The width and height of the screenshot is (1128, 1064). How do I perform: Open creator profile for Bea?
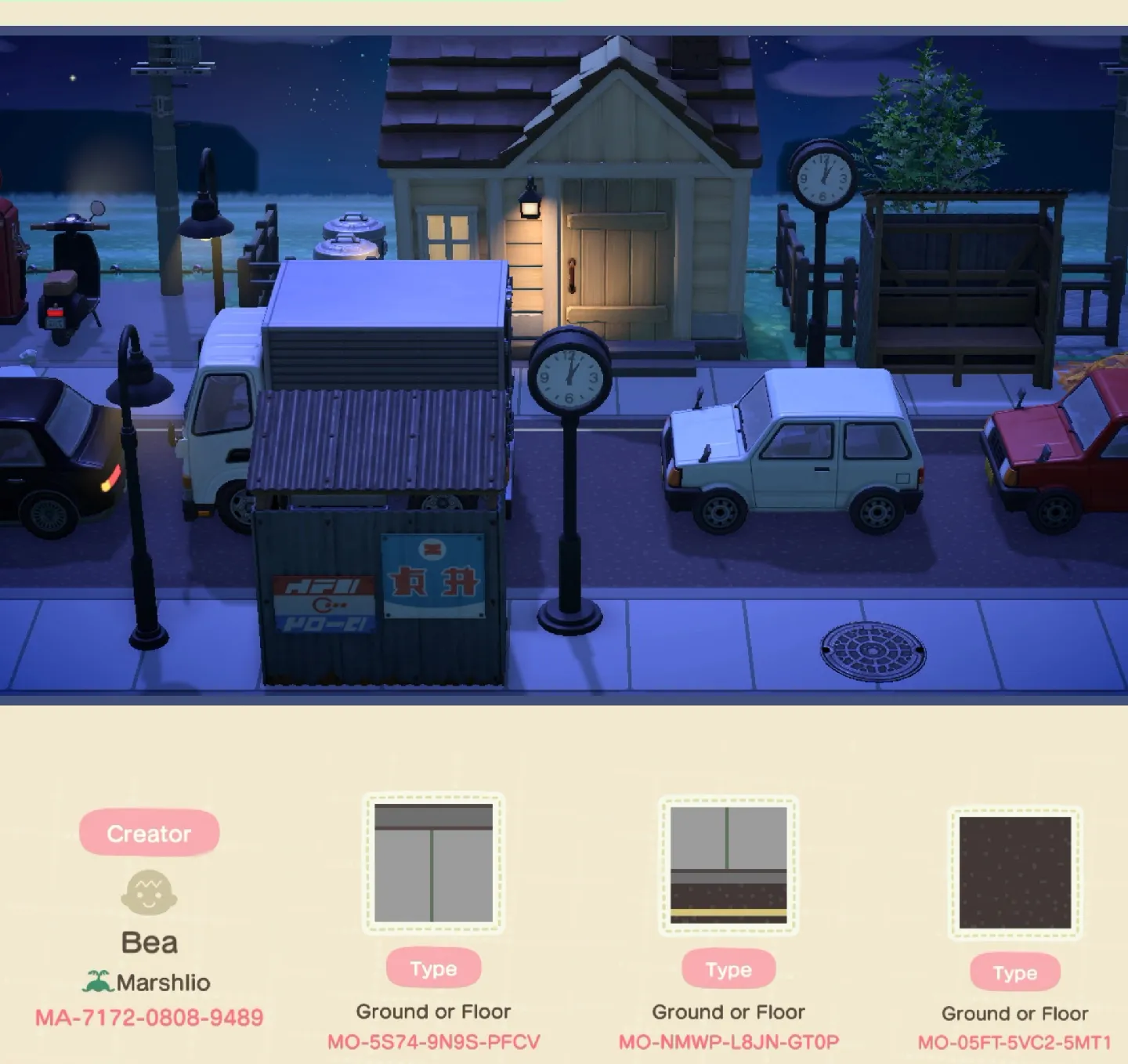pos(149,943)
